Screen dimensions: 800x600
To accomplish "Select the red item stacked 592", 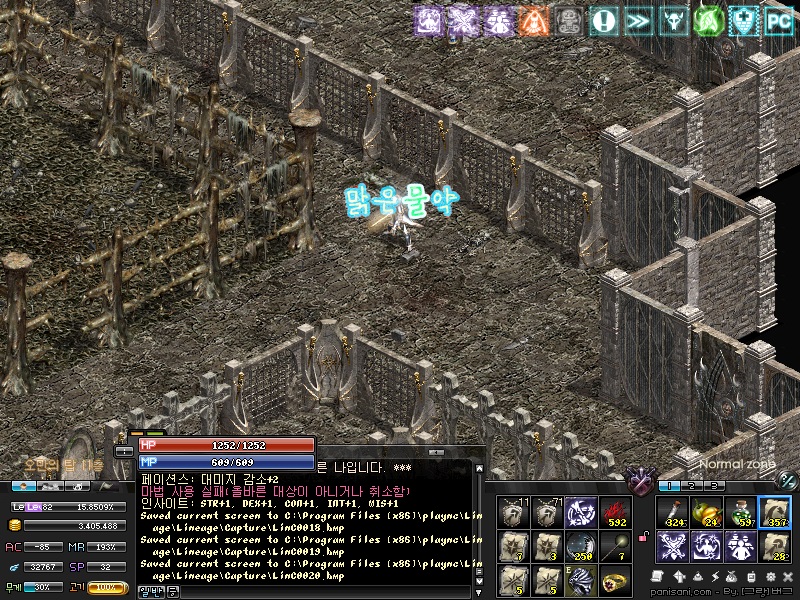I will click(614, 512).
